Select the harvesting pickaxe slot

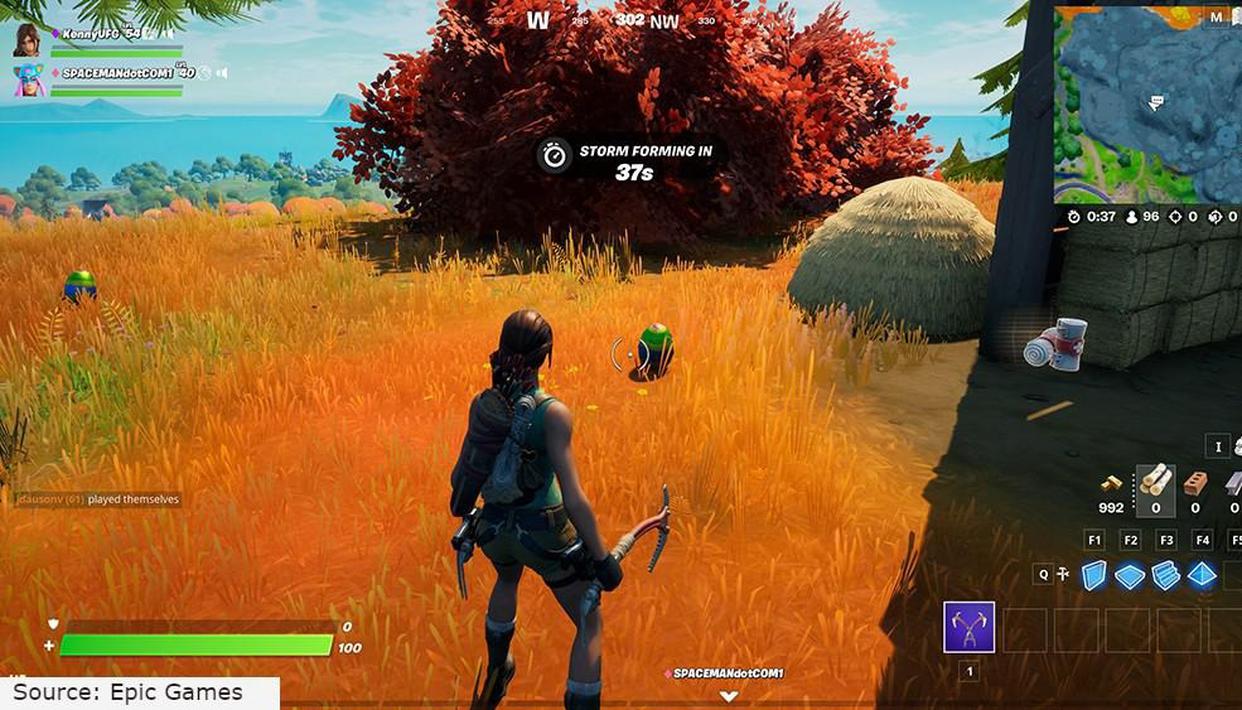968,627
